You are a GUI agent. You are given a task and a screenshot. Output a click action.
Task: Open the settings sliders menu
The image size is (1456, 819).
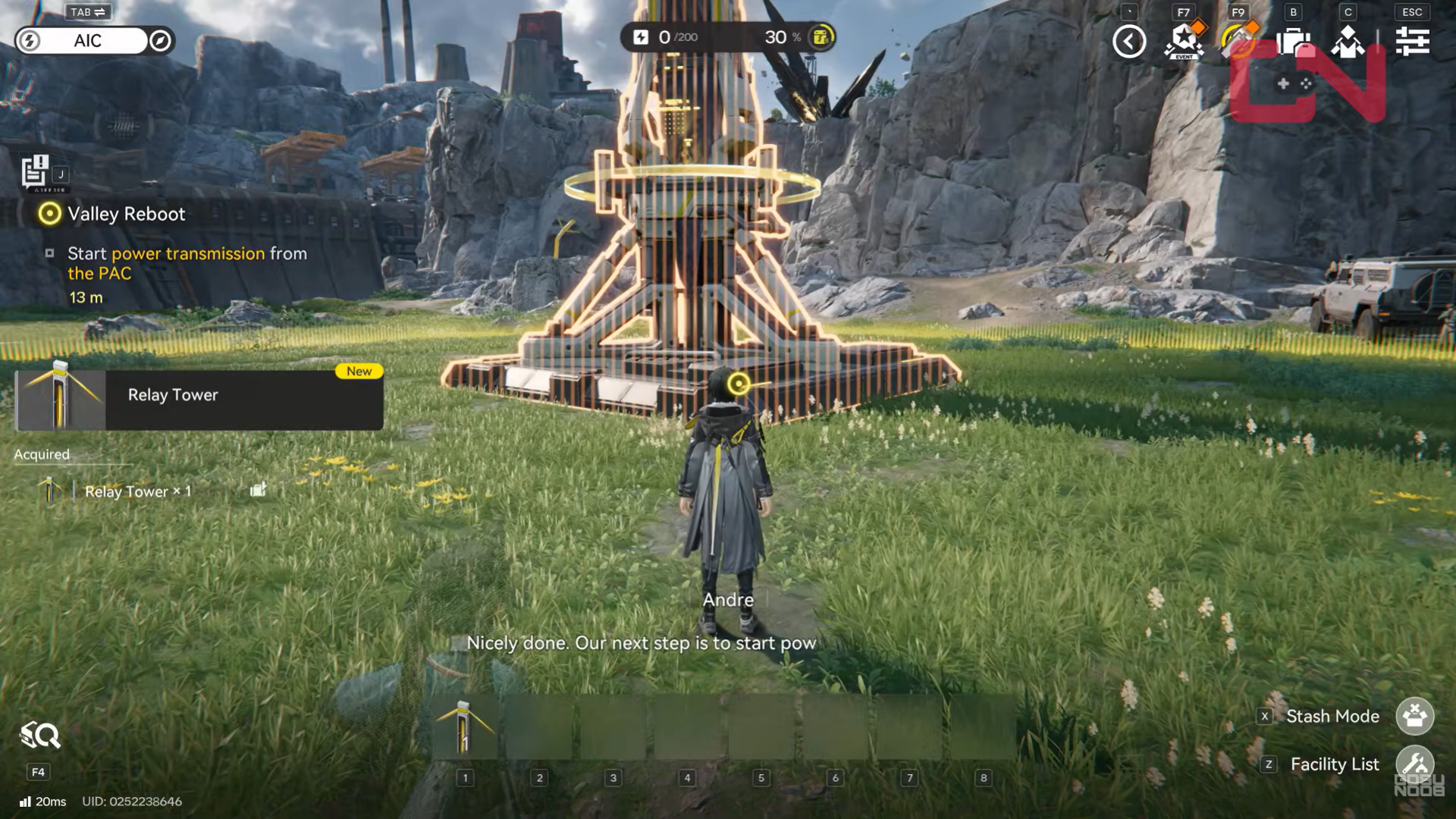(x=1412, y=41)
